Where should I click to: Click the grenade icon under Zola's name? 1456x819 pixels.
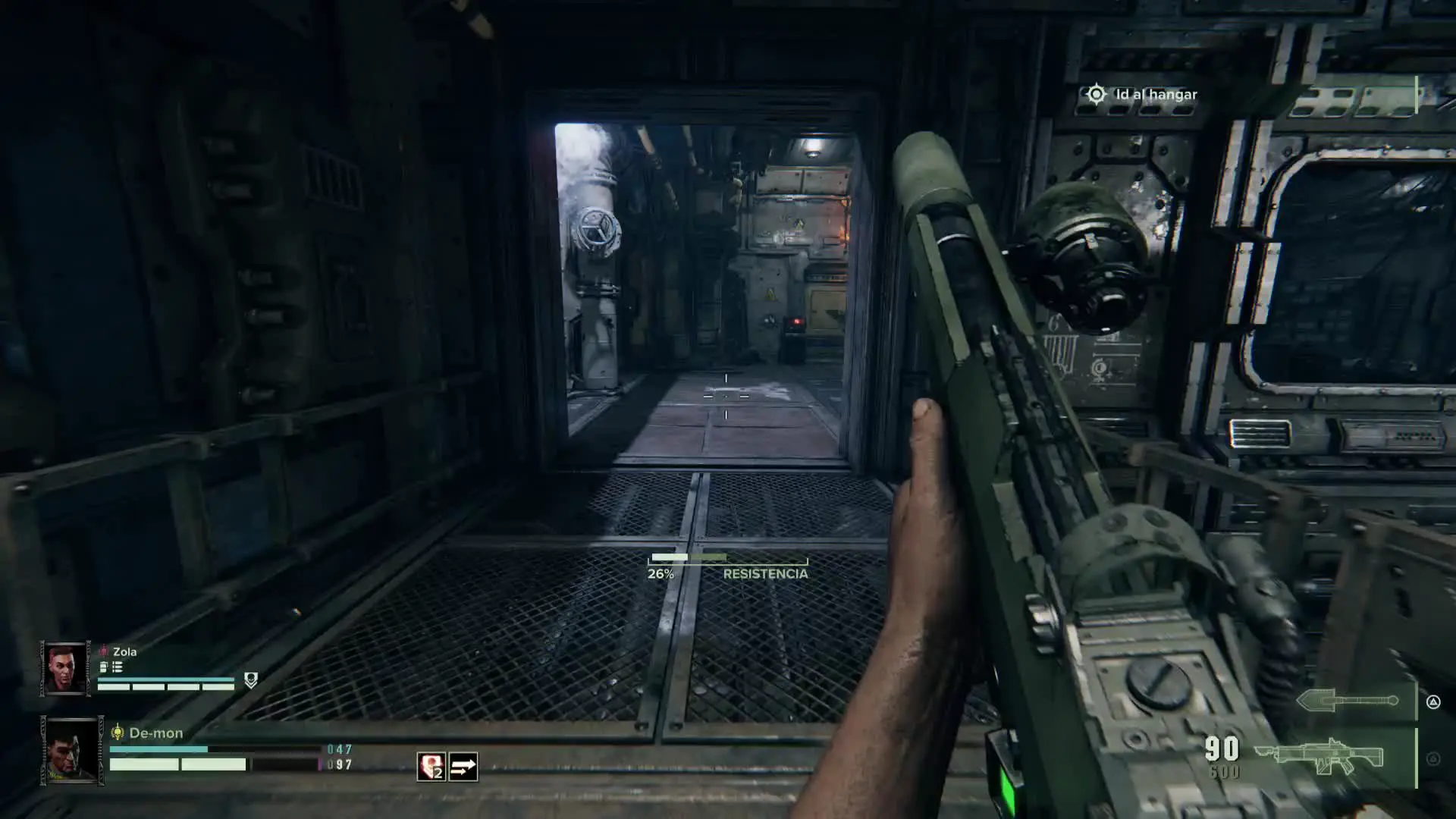tap(104, 667)
